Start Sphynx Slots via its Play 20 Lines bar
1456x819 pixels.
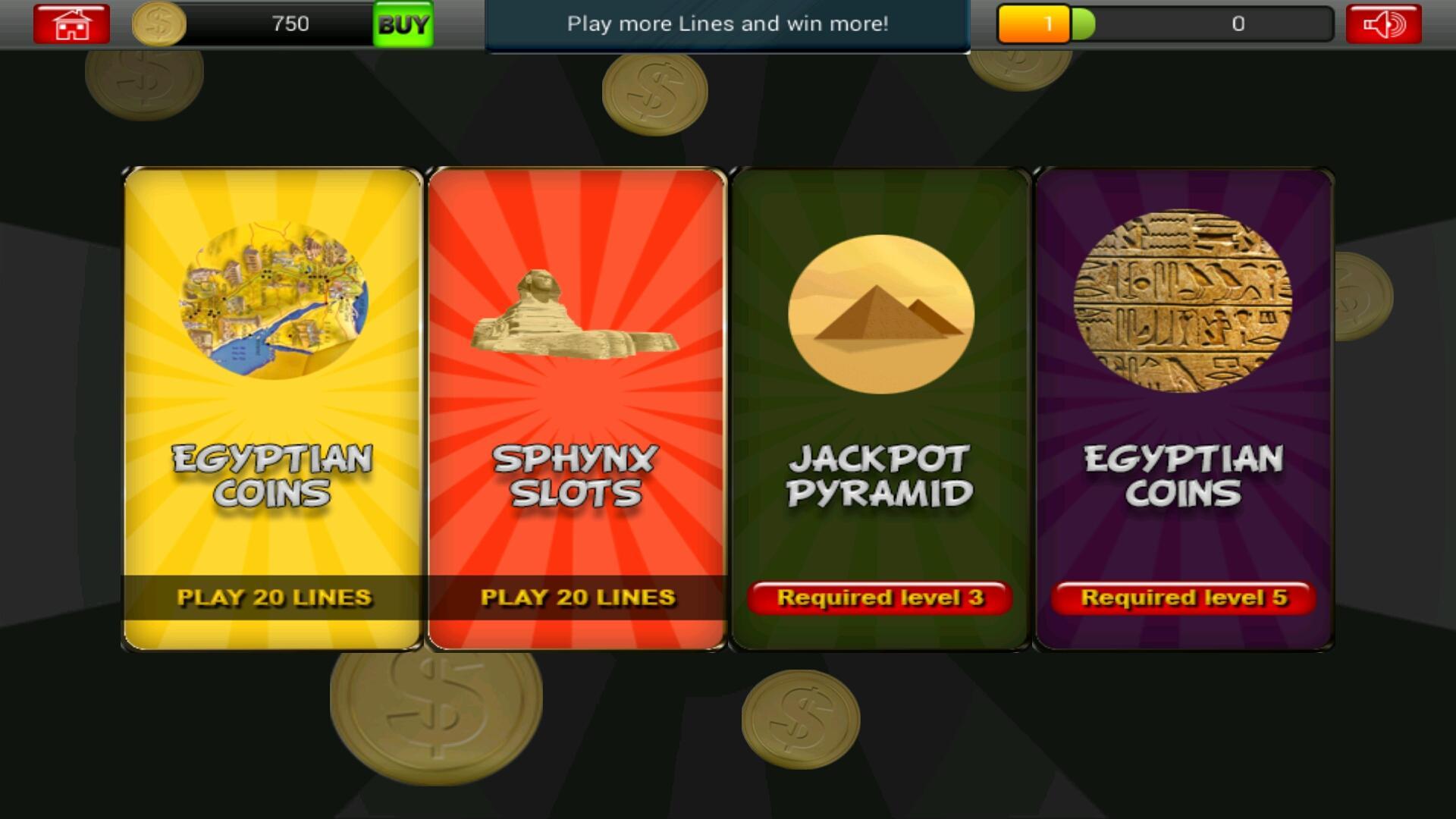(x=578, y=598)
